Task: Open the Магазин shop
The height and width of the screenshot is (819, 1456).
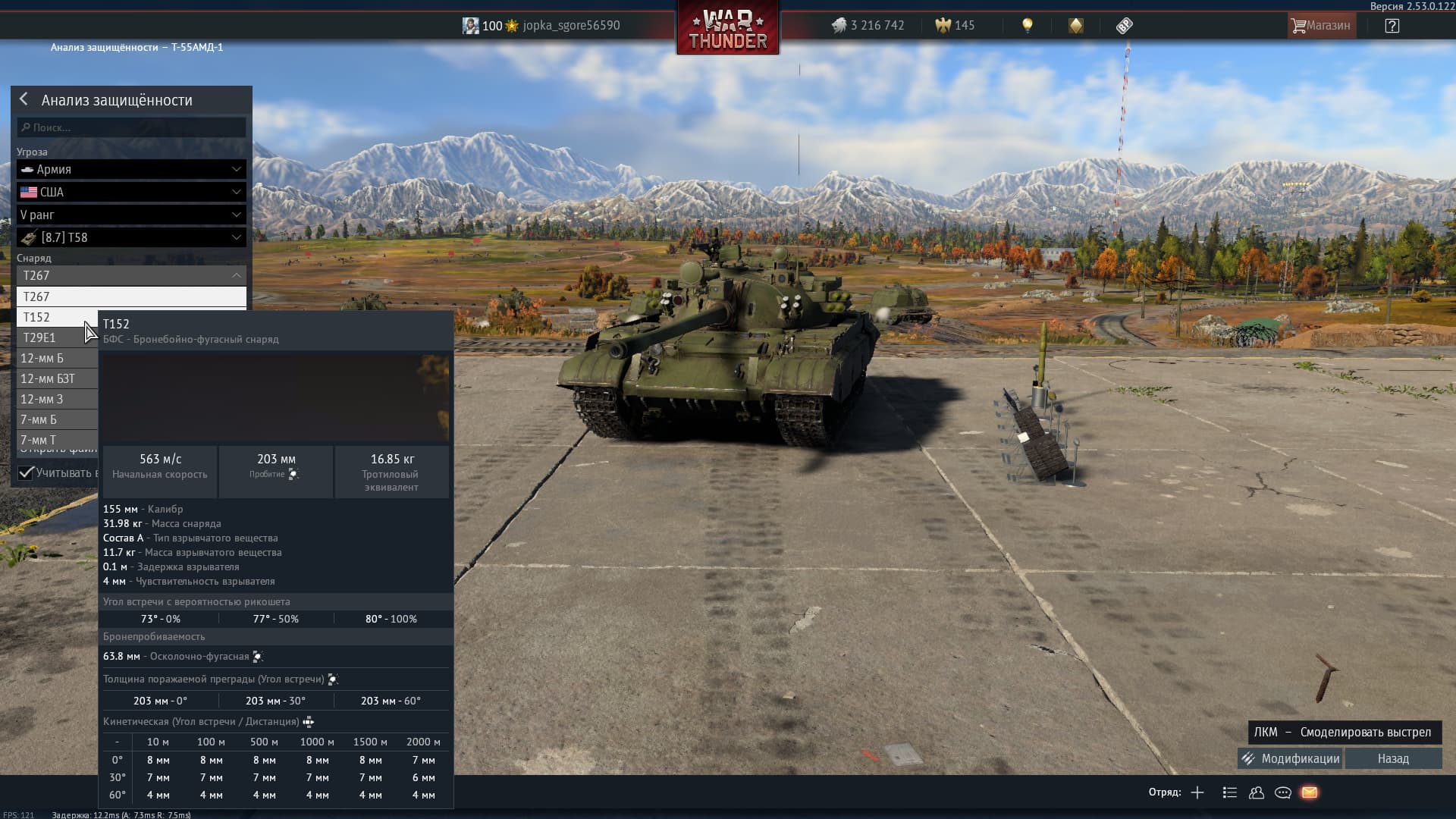Action: pos(1321,26)
